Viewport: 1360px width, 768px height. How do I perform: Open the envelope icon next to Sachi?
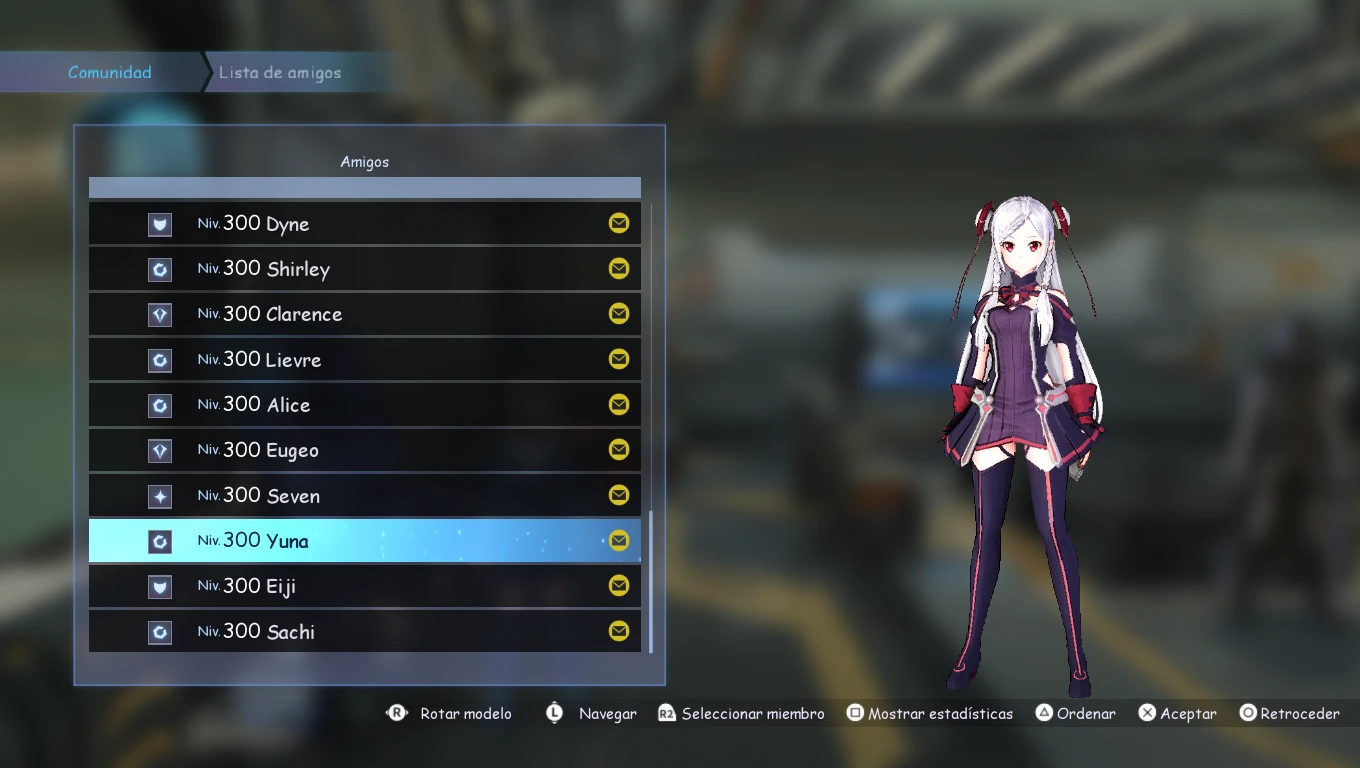point(619,631)
